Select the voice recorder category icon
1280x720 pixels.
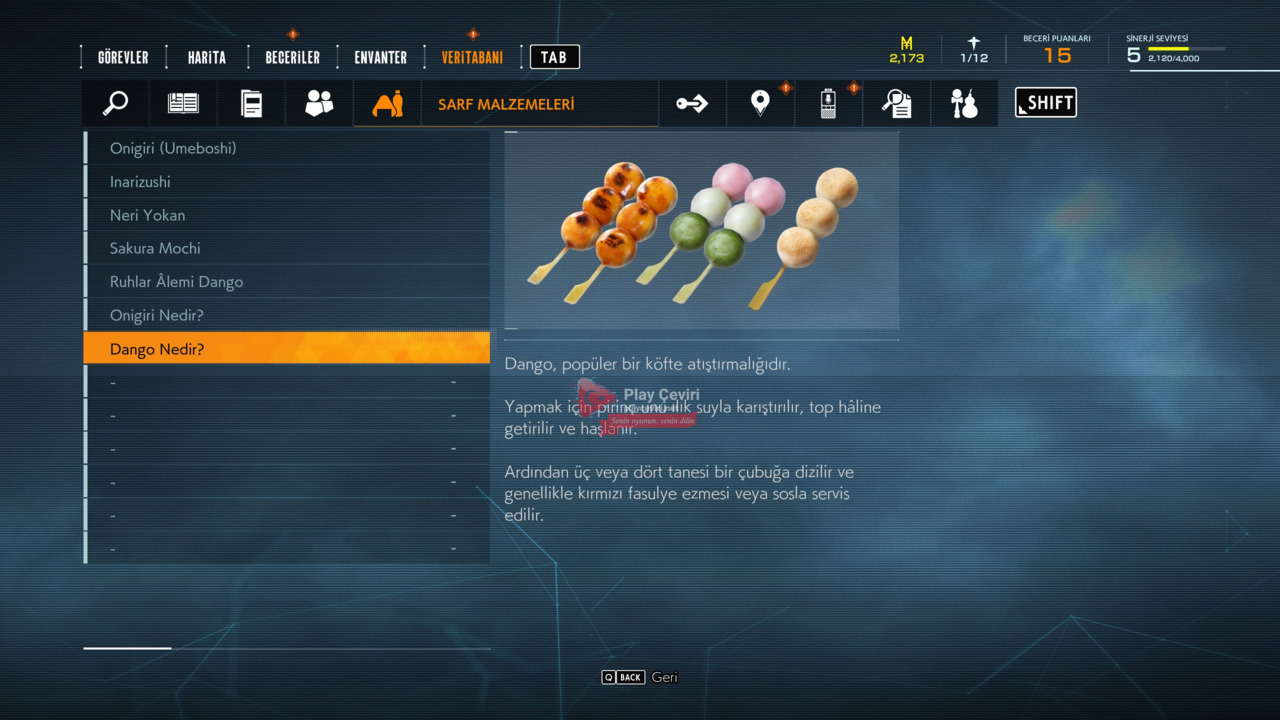coord(828,103)
